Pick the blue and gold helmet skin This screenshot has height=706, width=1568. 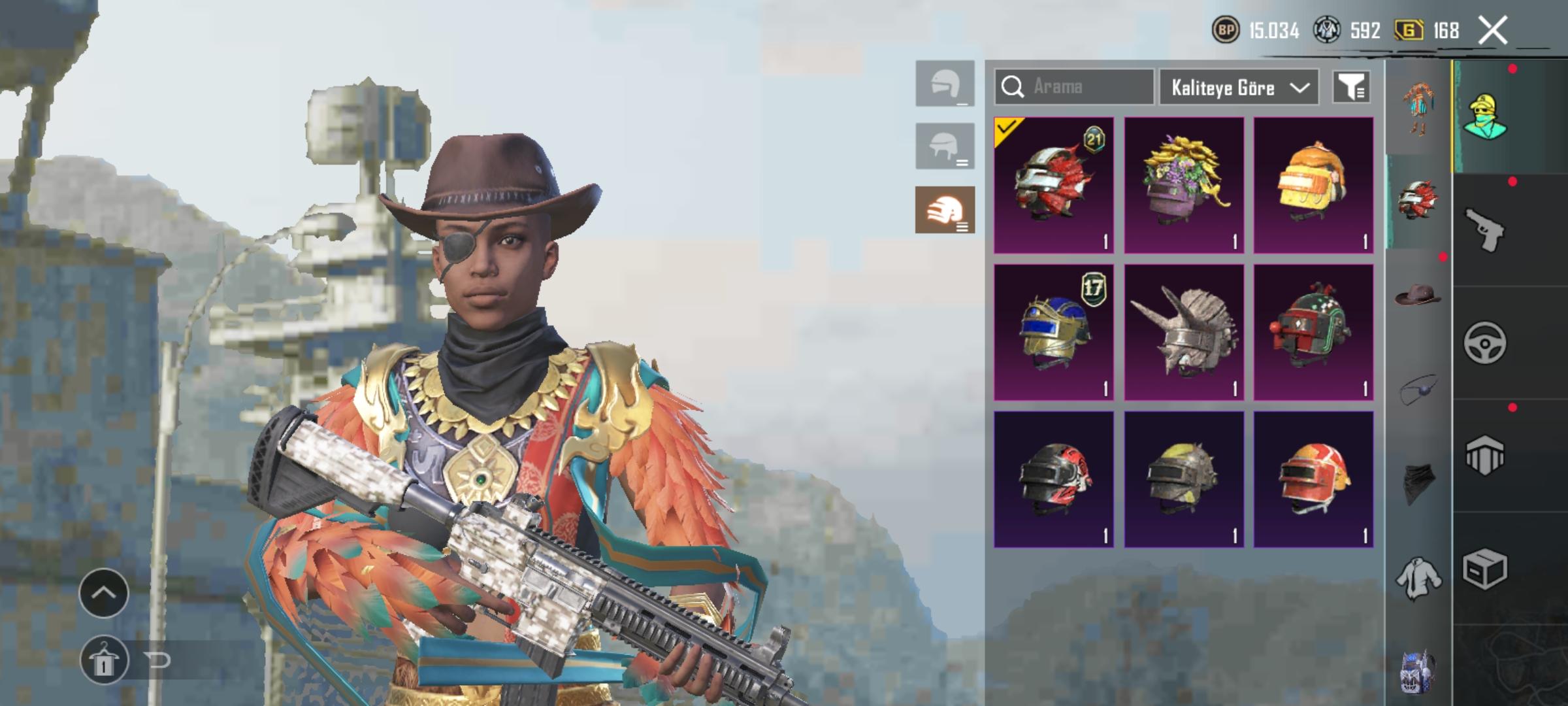[x=1053, y=332]
